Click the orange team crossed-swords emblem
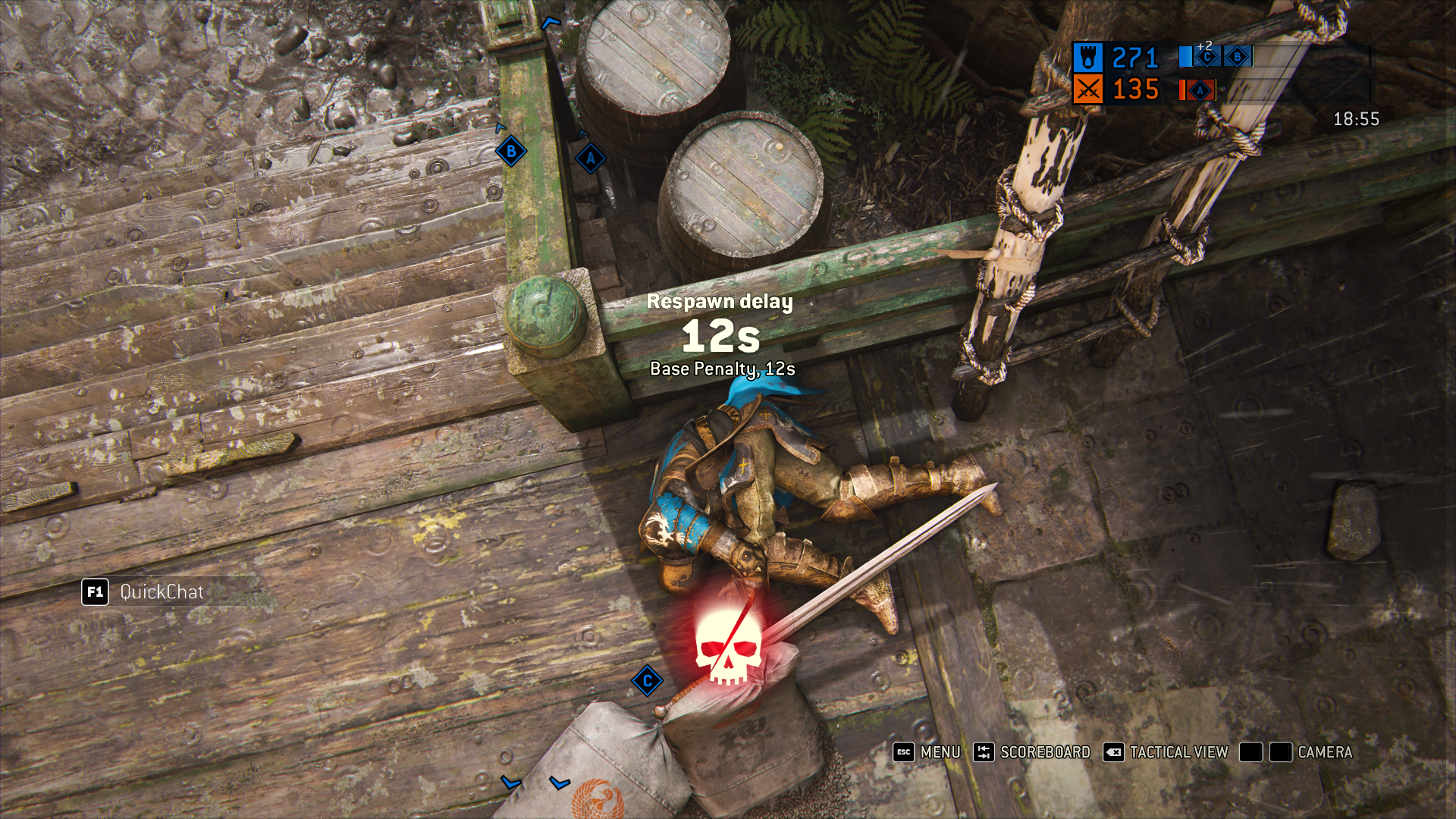 pos(1087,90)
